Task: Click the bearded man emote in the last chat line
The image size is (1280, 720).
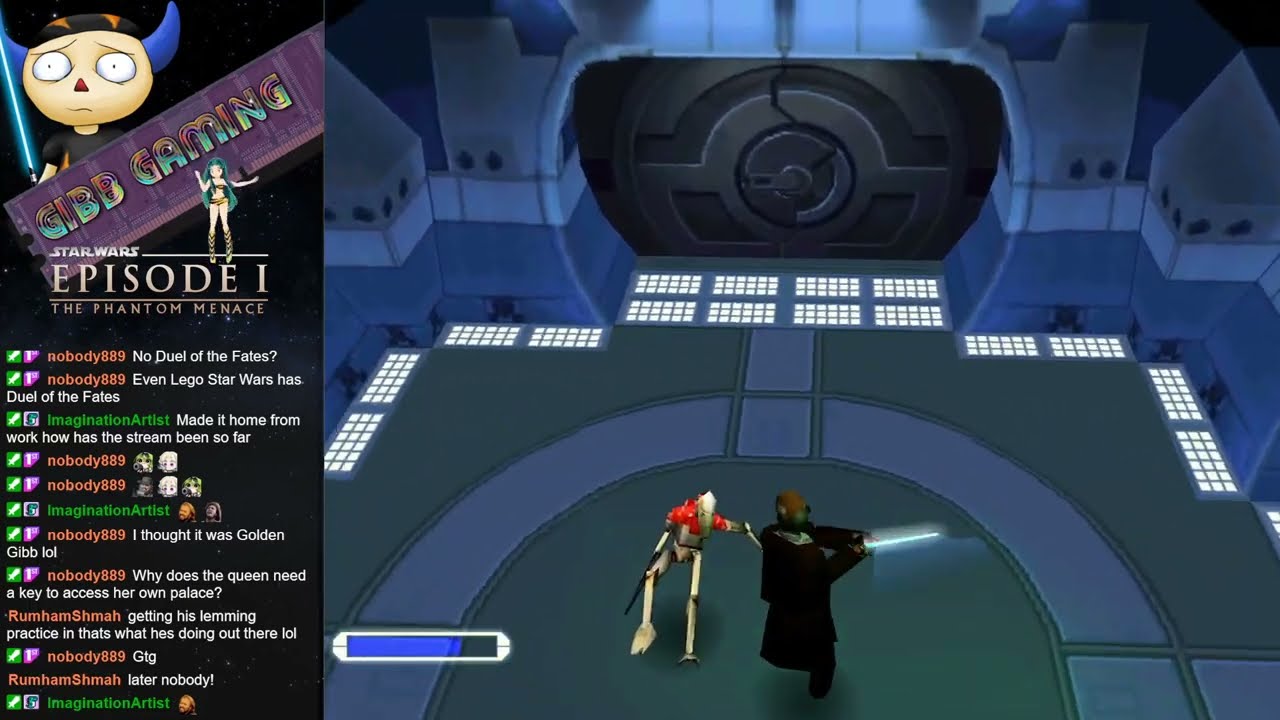Action: point(187,704)
